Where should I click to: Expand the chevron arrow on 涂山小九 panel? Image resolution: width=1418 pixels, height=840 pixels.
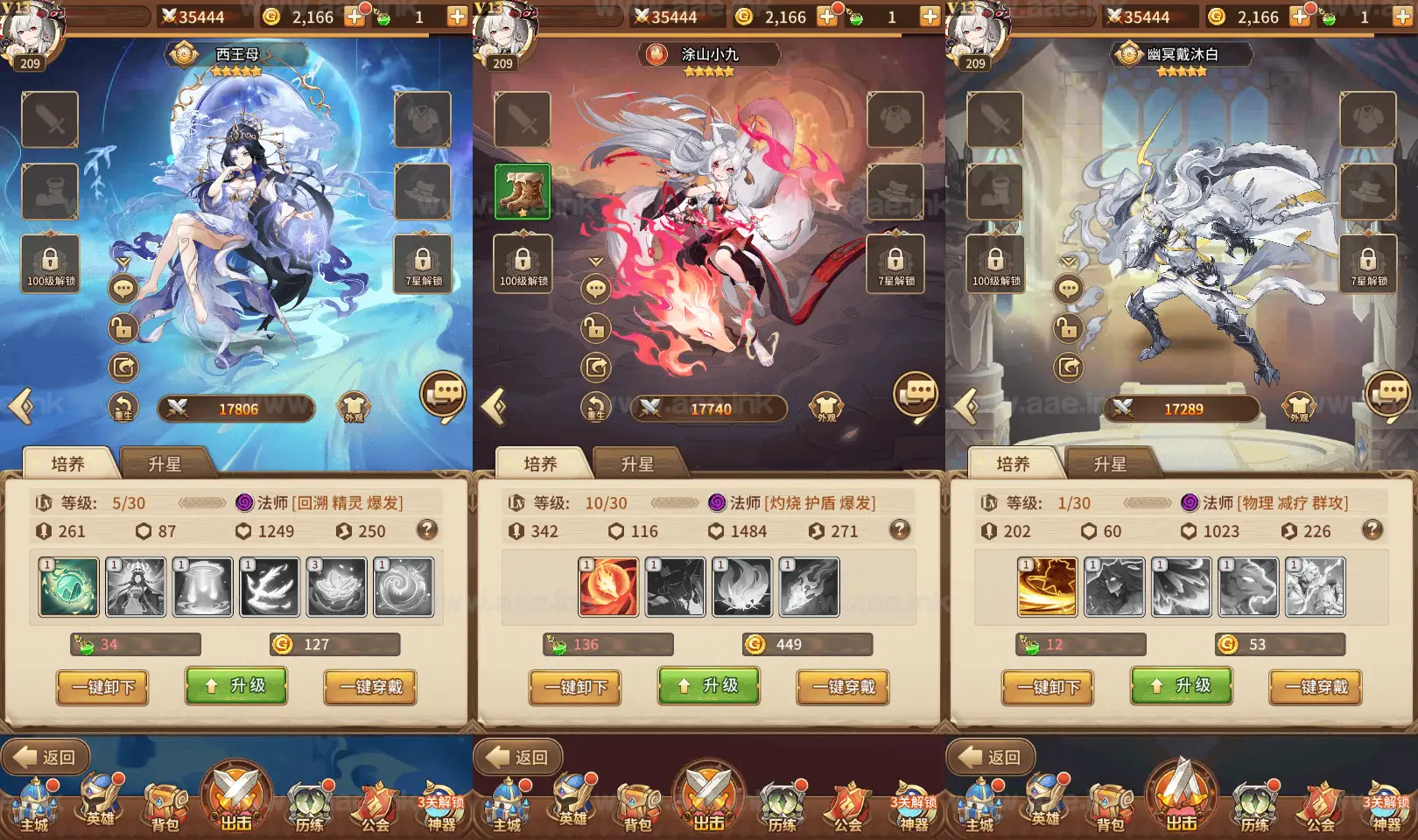[596, 261]
